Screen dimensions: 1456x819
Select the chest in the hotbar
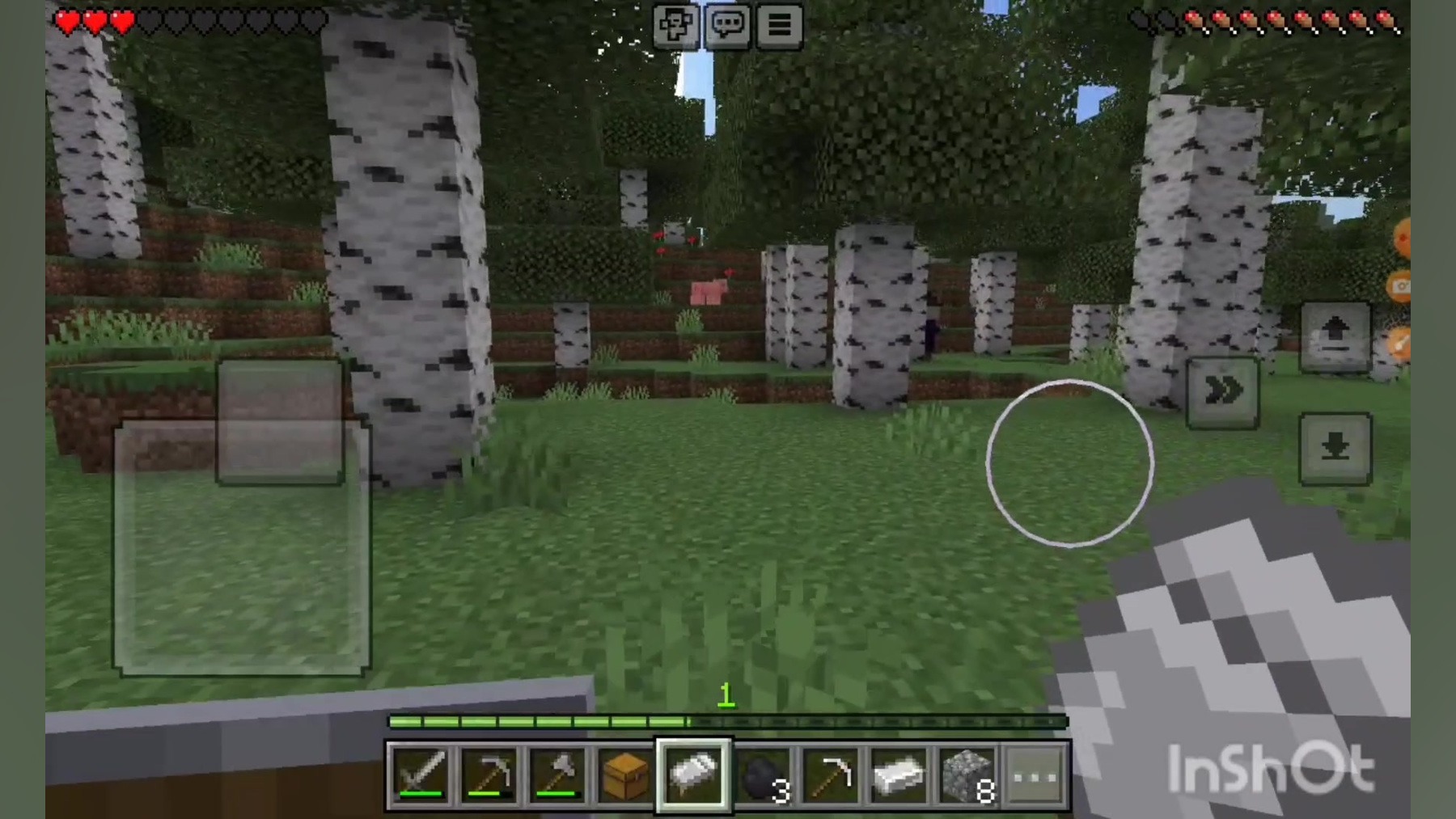coord(625,775)
